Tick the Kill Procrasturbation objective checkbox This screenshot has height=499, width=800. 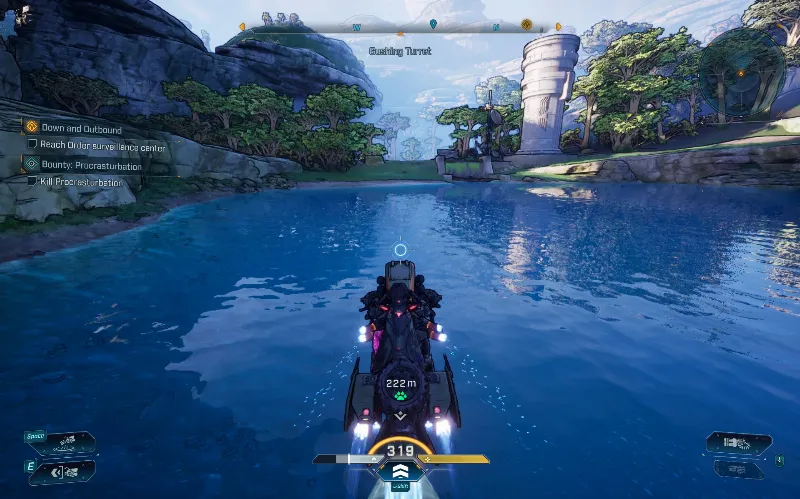(x=33, y=182)
